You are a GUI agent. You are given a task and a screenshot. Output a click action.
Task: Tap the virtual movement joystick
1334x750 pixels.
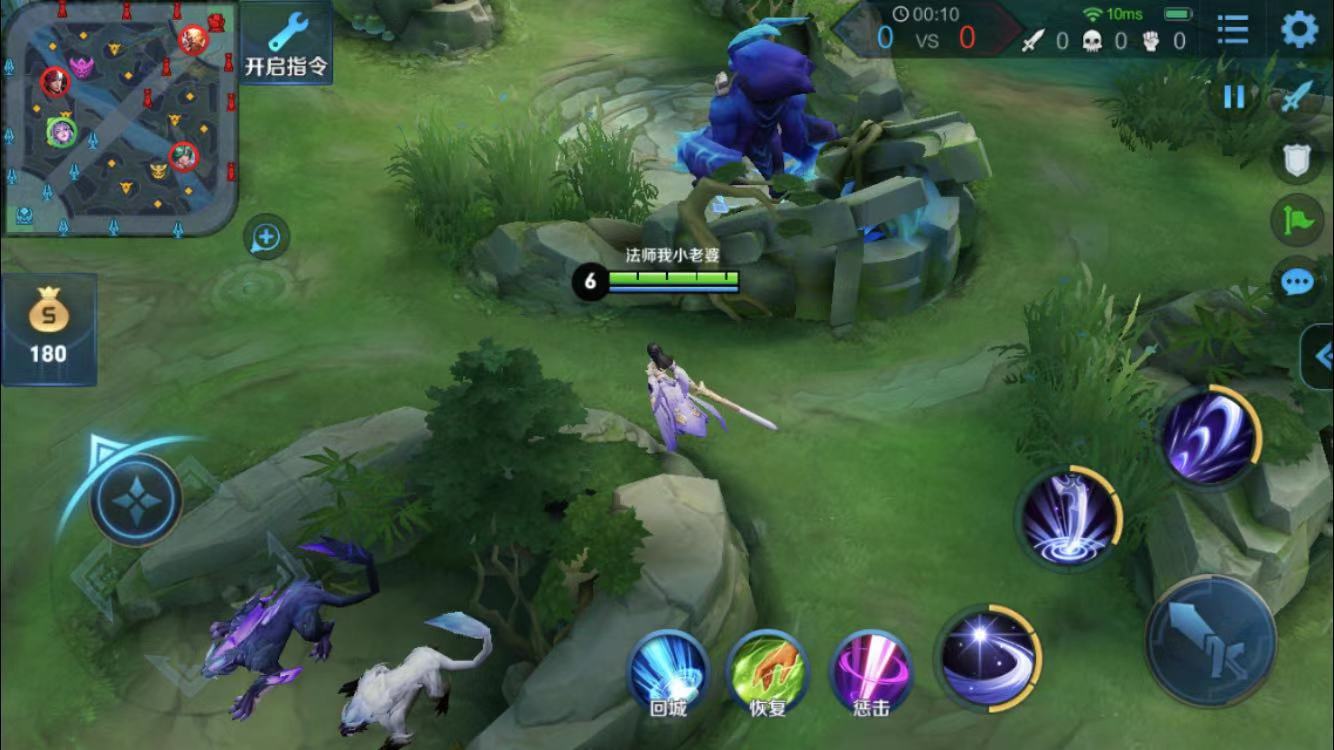136,499
